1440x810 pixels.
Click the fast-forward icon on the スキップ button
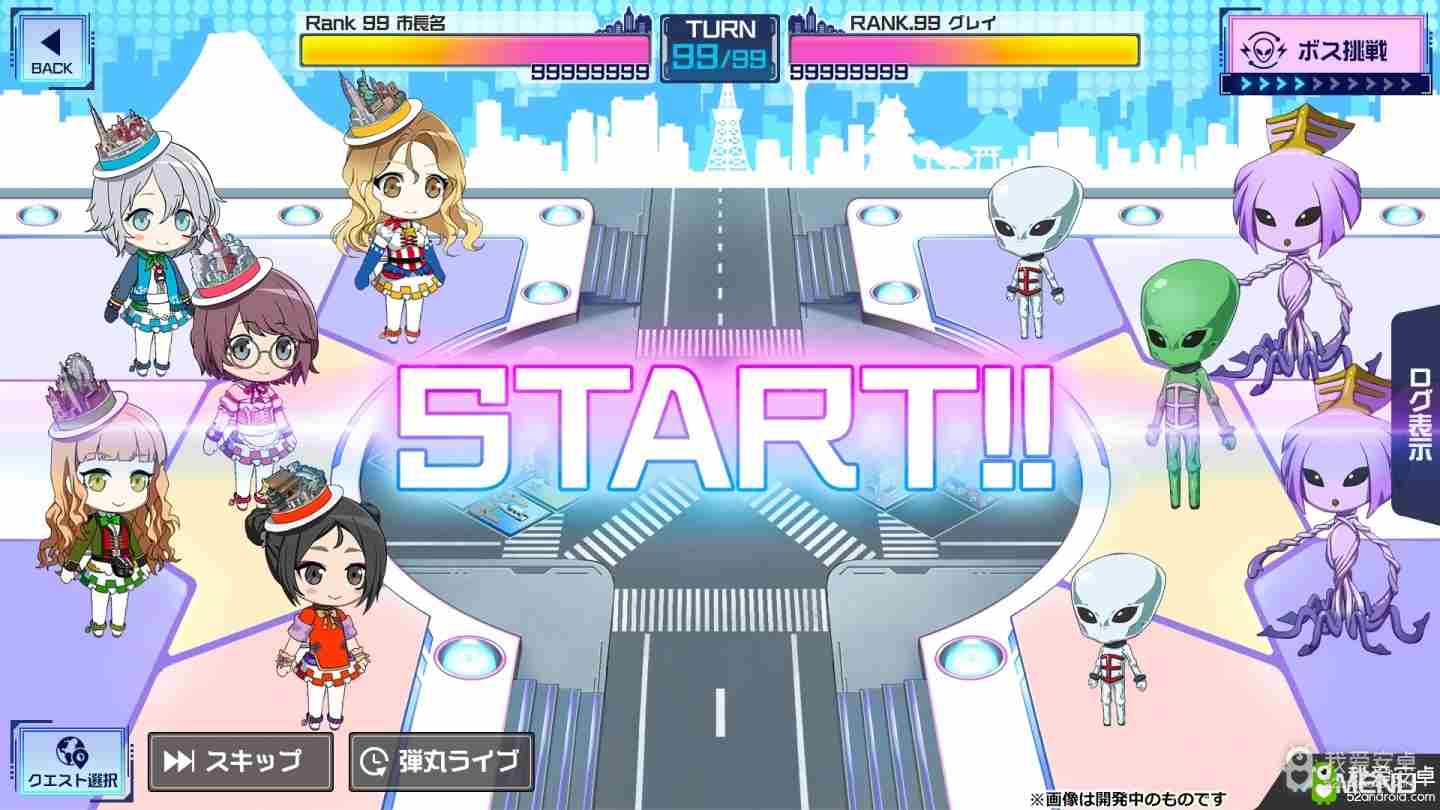180,761
